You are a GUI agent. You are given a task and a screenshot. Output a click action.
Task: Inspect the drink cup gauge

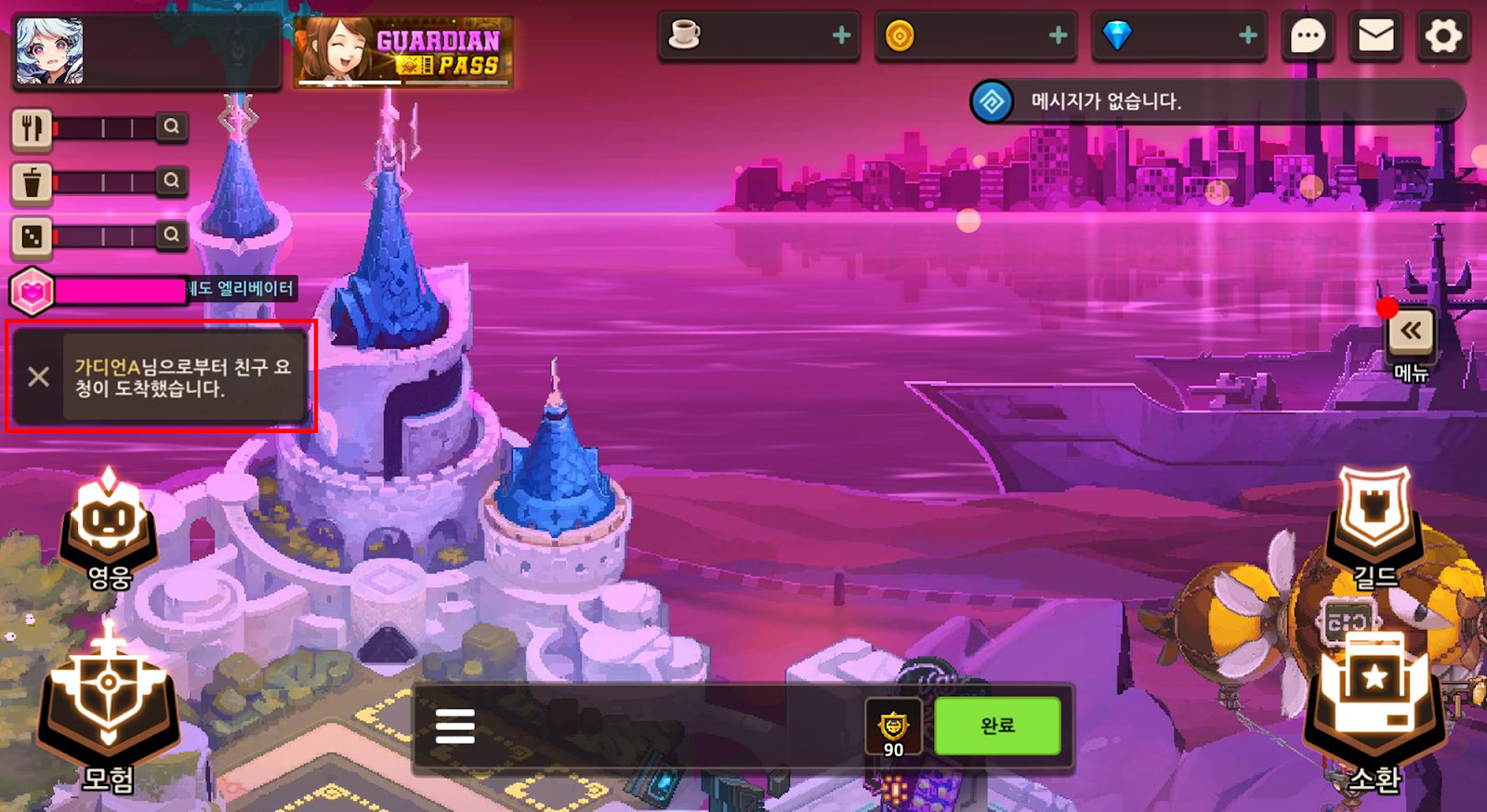pos(171,181)
